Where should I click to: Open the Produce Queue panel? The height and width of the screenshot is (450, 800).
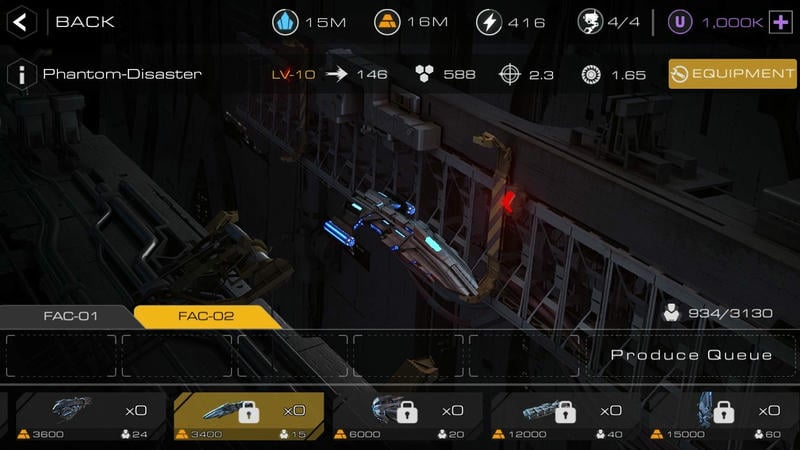691,356
